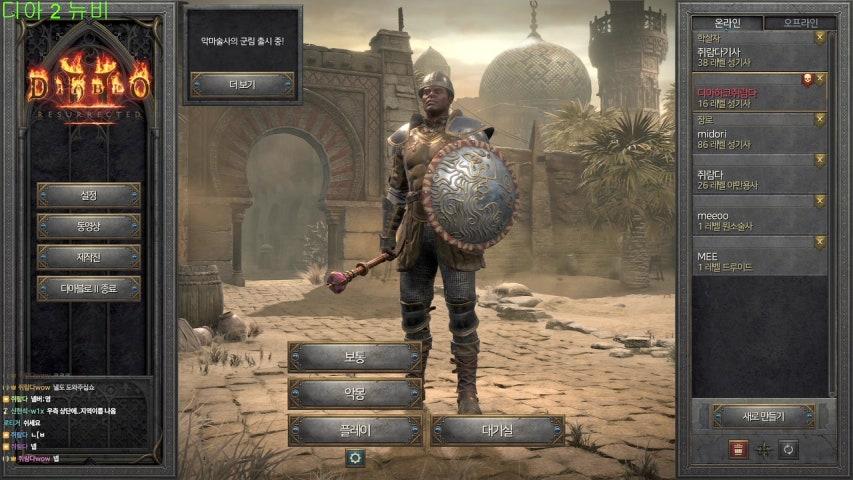Open the gear icon below 플레이
Viewport: 853px width, 480px height.
pyautogui.click(x=354, y=457)
